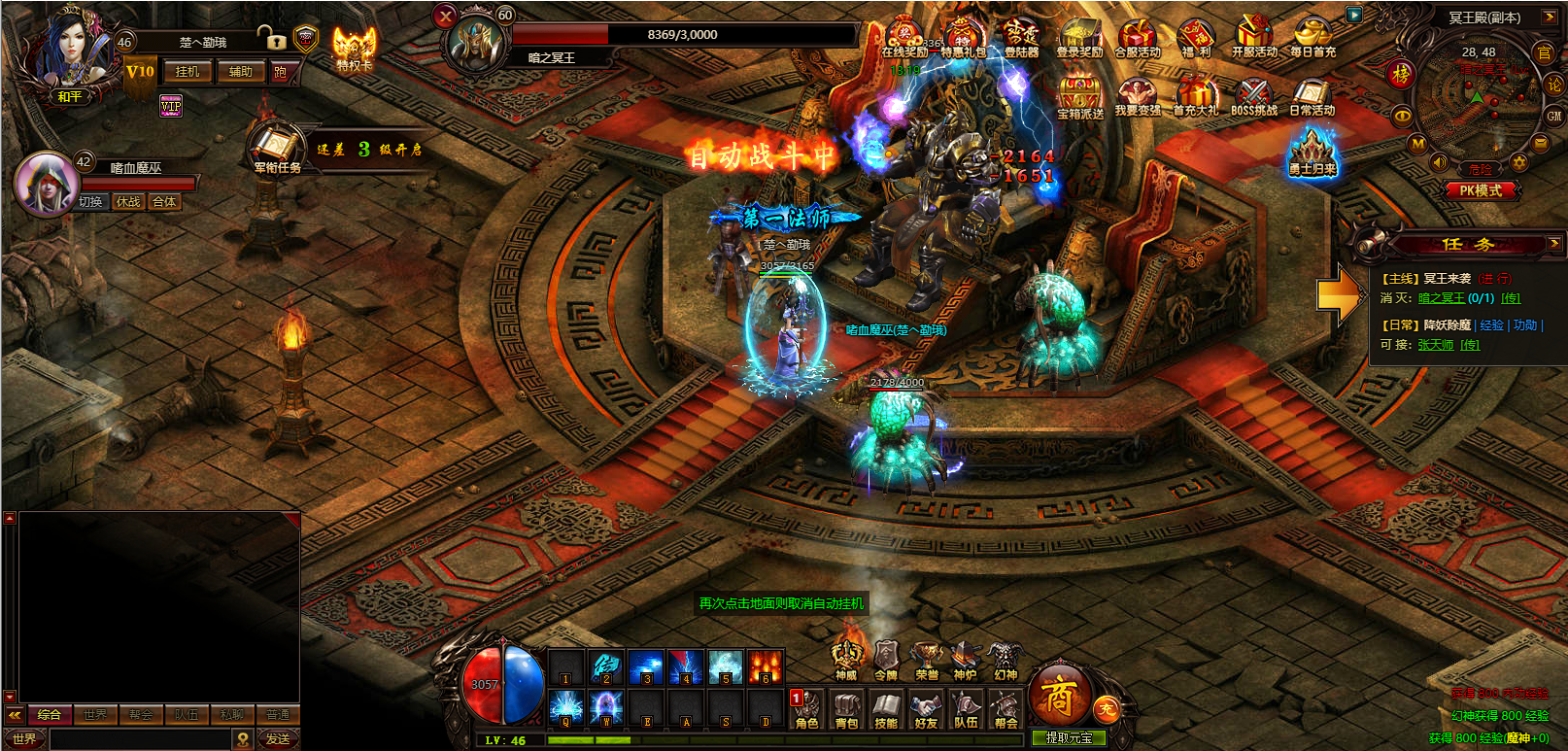Open the 帮会 guild menu
This screenshot has height=751, width=1568.
(x=1006, y=708)
